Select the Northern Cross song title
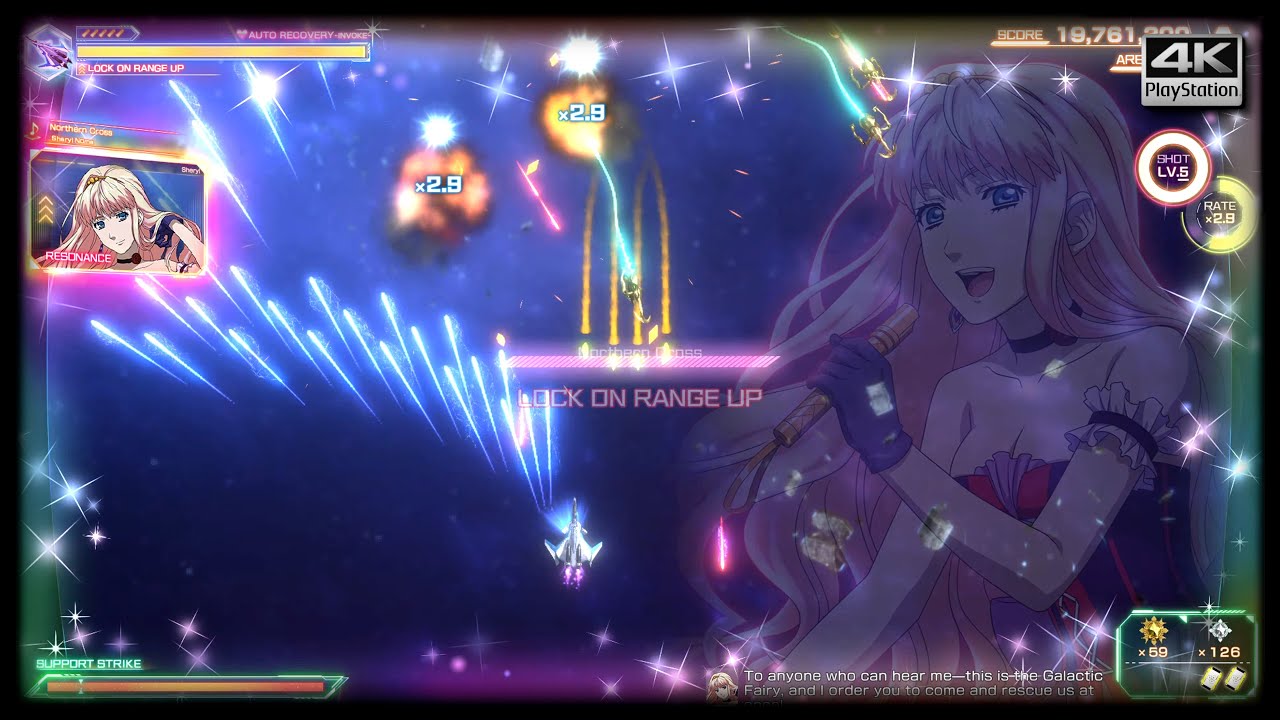 [79, 130]
